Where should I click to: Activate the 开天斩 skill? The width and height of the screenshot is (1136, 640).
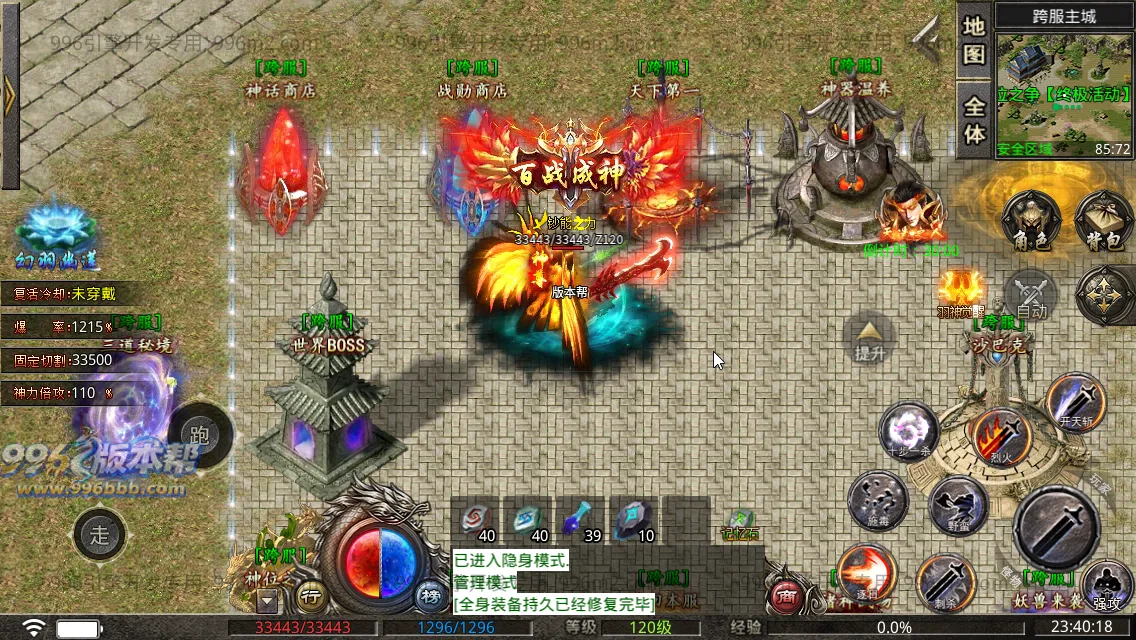[x=1075, y=402]
